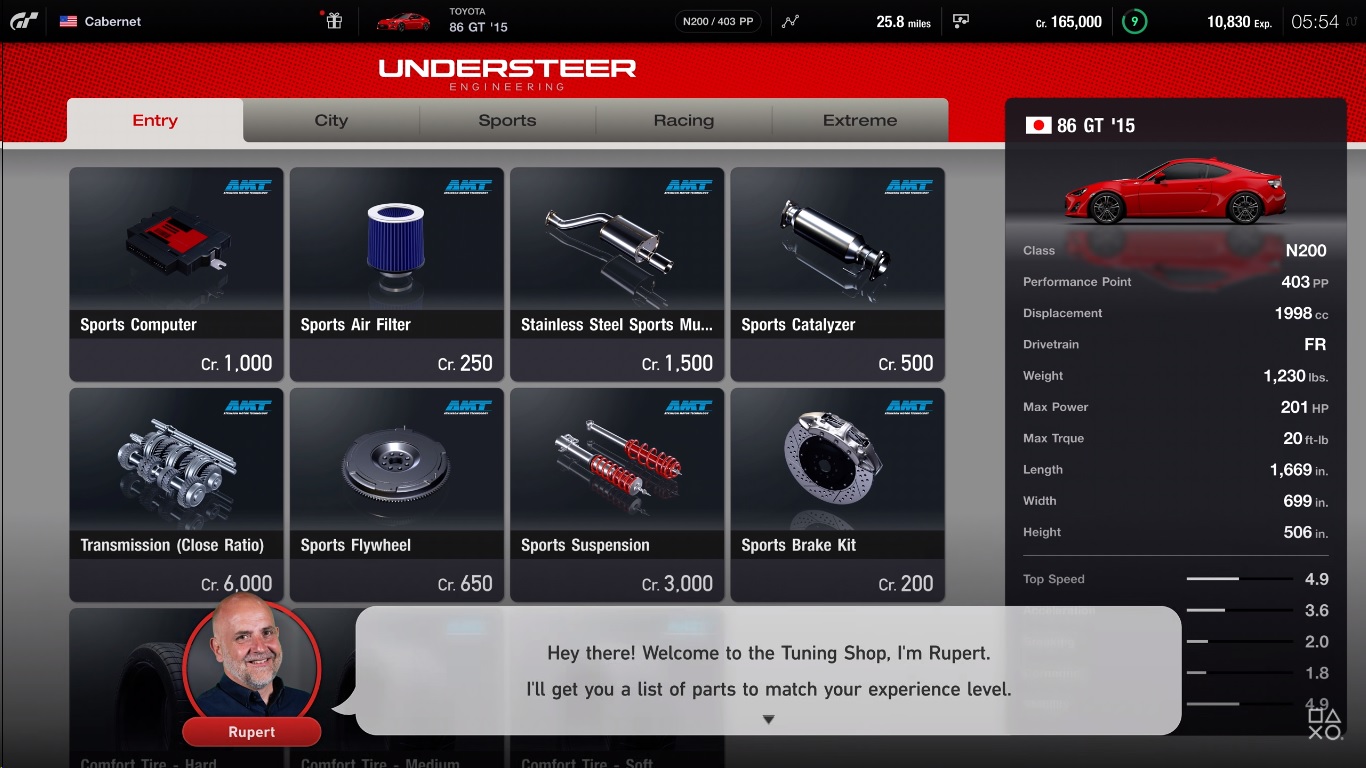The width and height of the screenshot is (1366, 768).
Task: Buy the Sports Computer part
Action: [176, 274]
